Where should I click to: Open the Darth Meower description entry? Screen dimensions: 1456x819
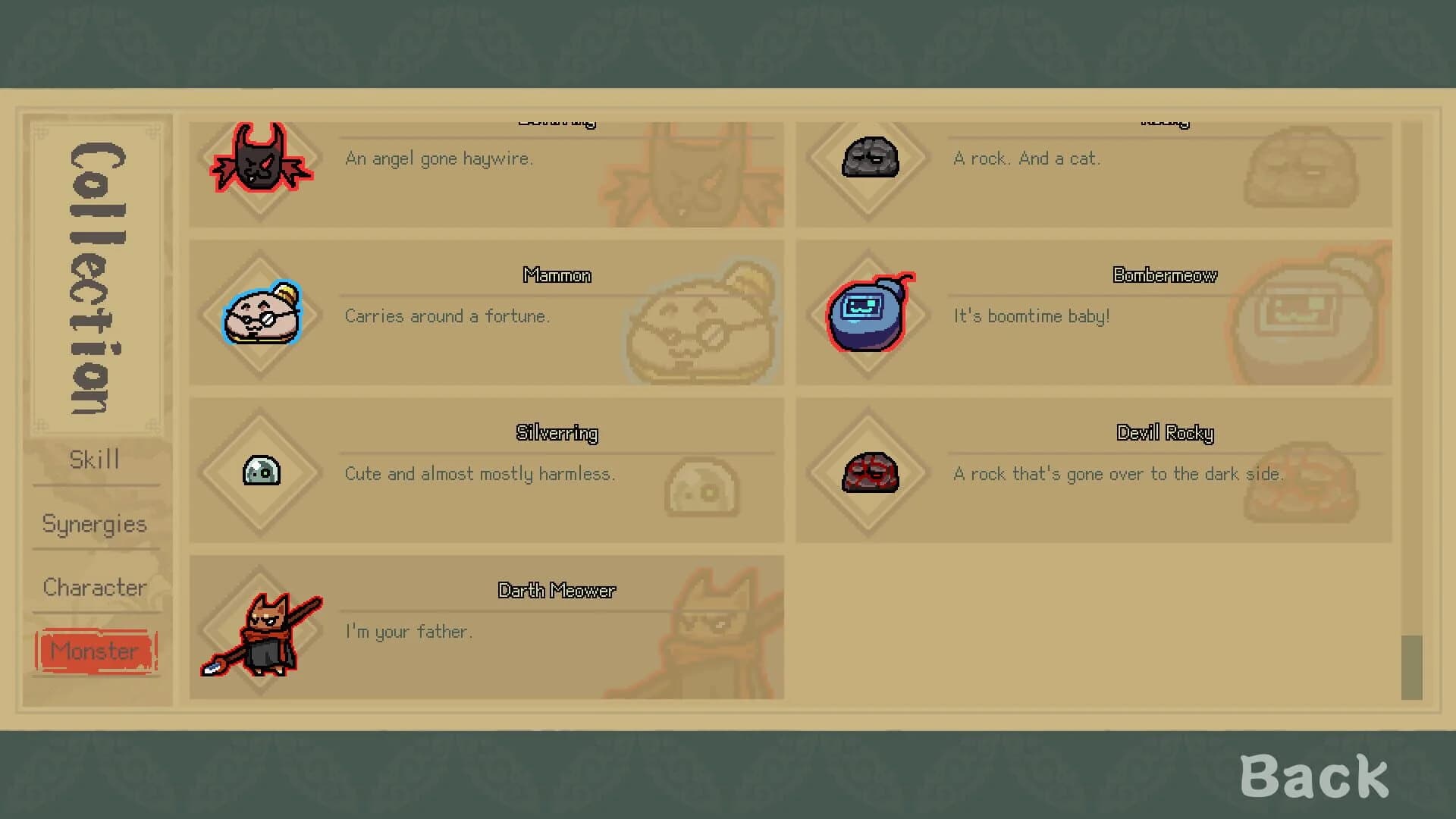[531, 626]
